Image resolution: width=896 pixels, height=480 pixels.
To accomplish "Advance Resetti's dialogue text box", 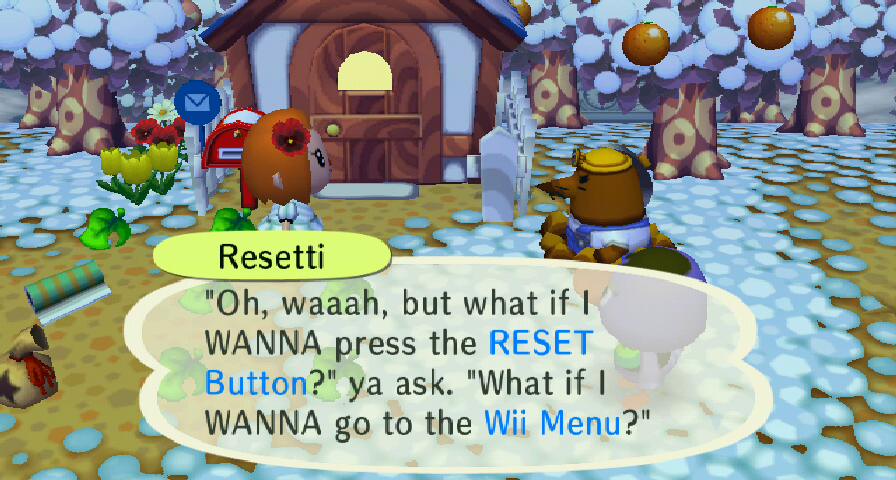I will (x=430, y=365).
